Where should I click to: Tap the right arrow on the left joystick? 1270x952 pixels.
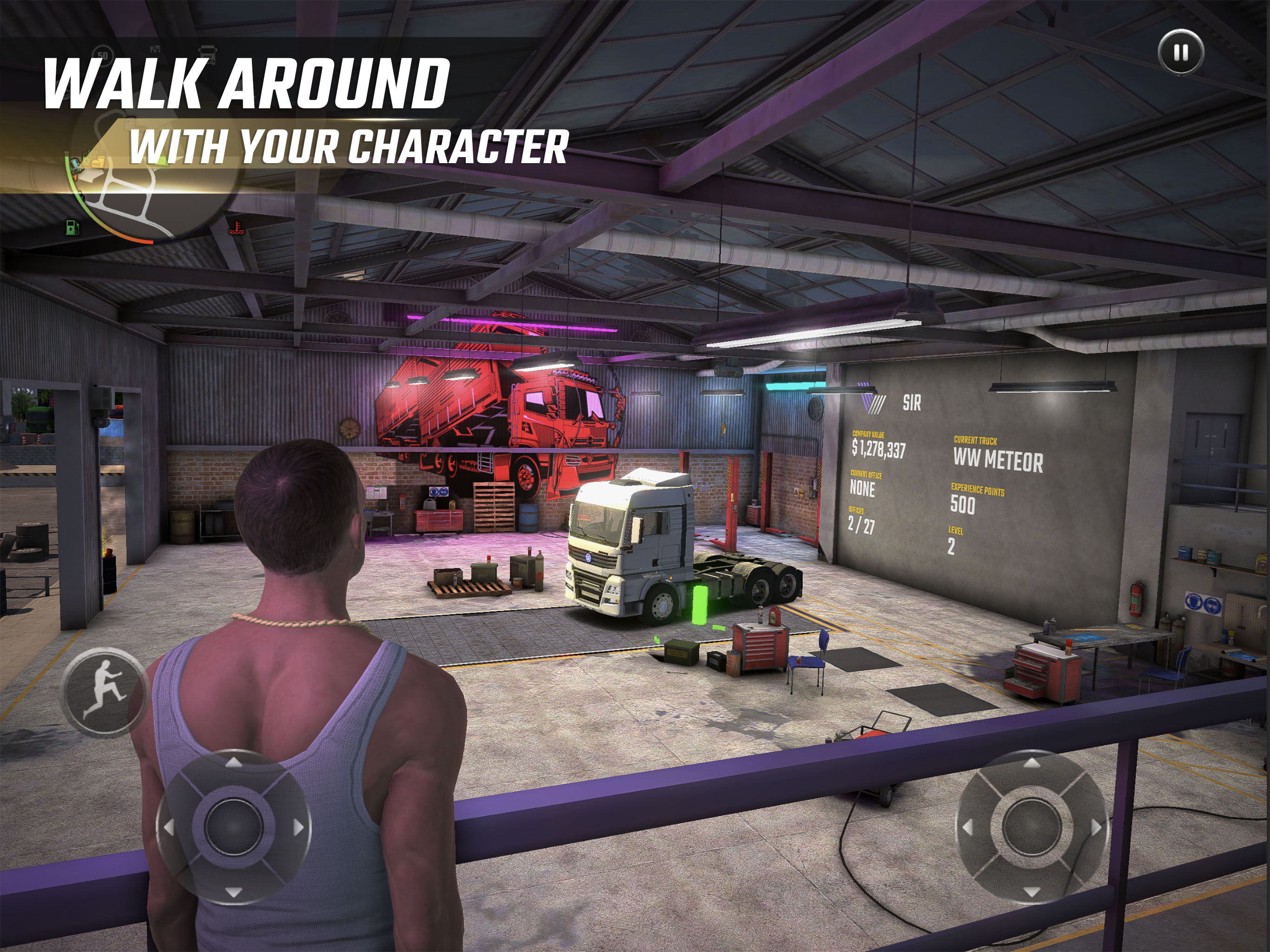(x=298, y=827)
